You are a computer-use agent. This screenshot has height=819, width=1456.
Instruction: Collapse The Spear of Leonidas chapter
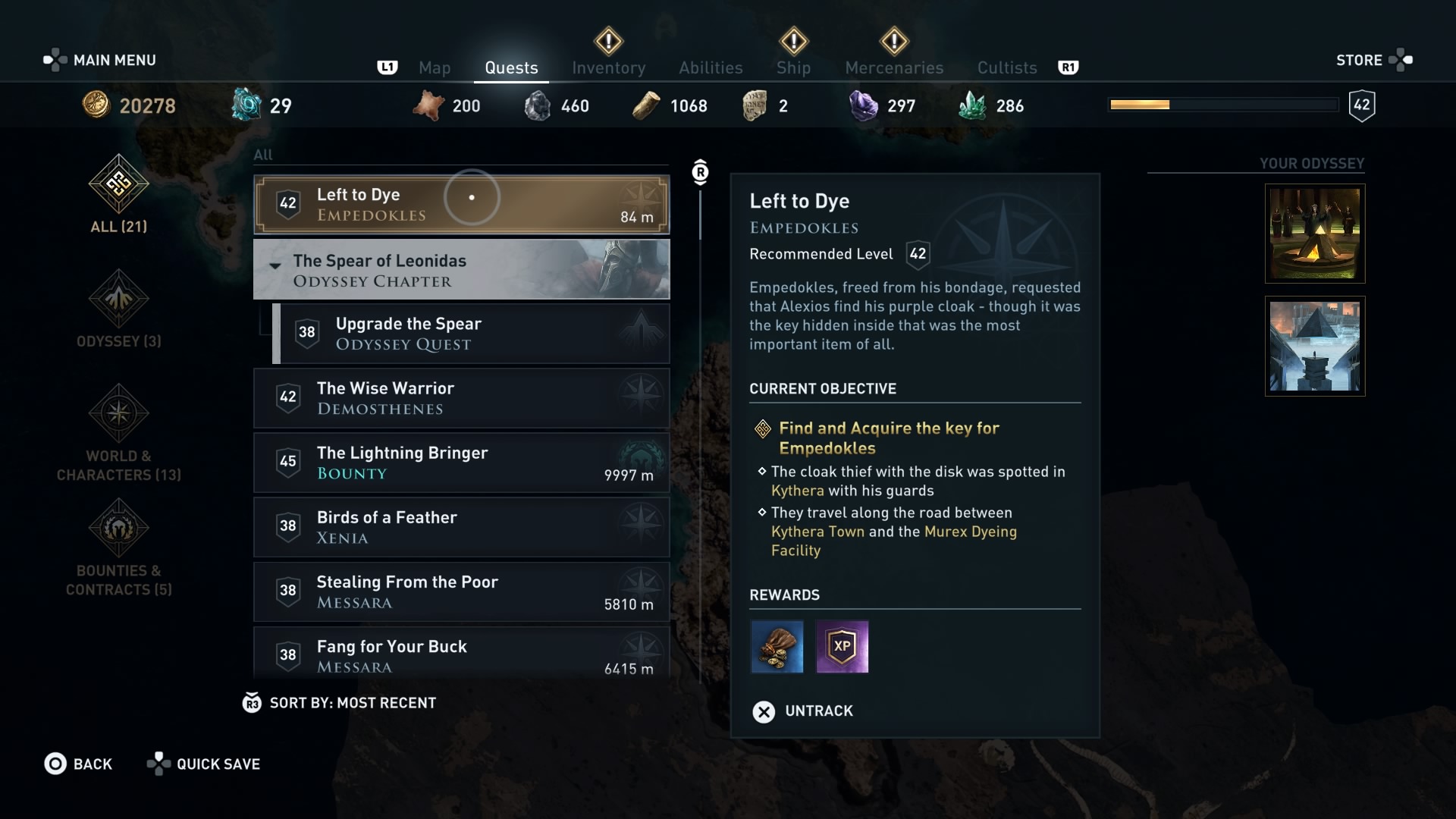[x=275, y=267]
